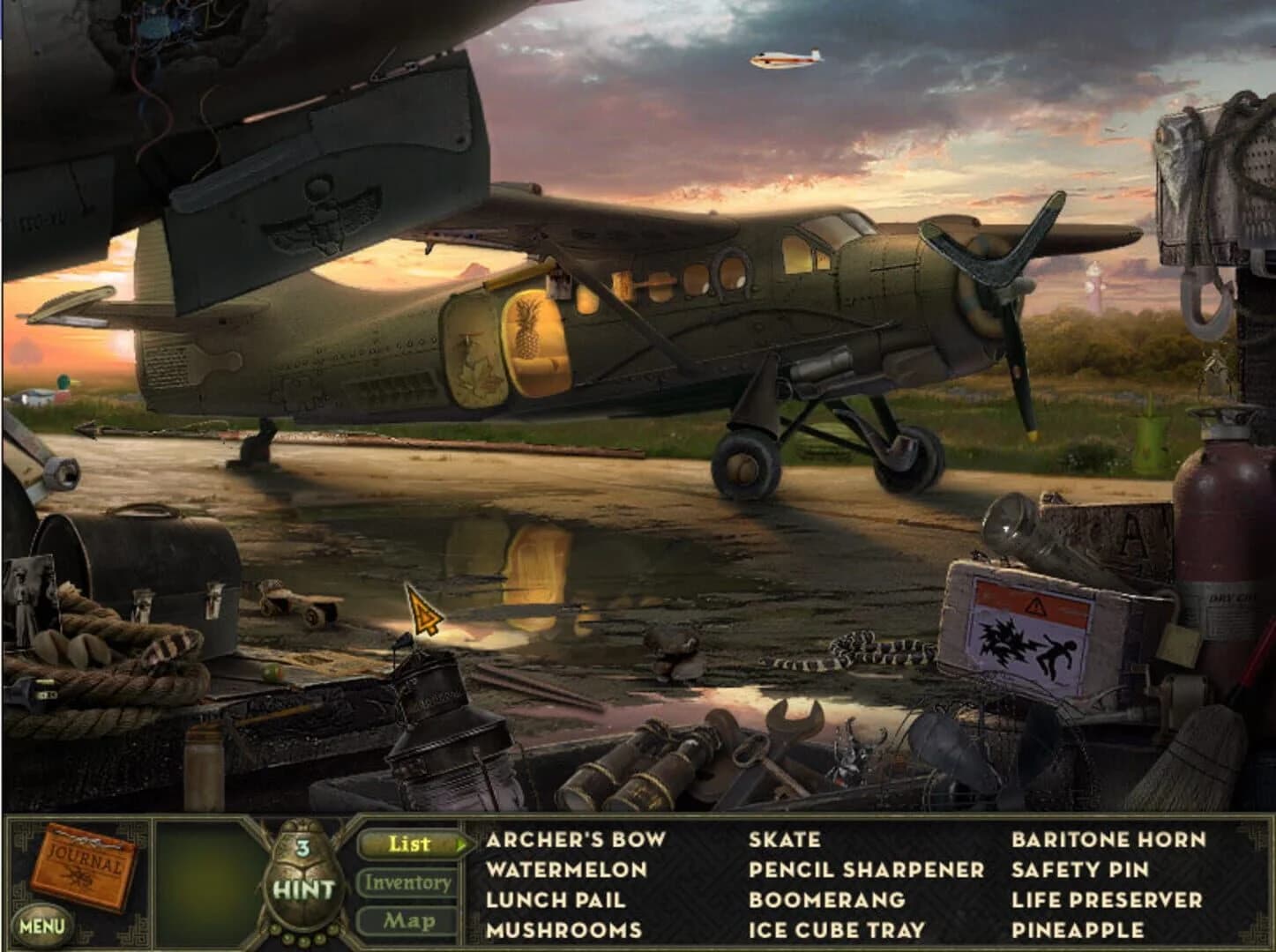Image resolution: width=1276 pixels, height=952 pixels.
Task: Click the arrow beside the List tab
Action: tap(461, 844)
